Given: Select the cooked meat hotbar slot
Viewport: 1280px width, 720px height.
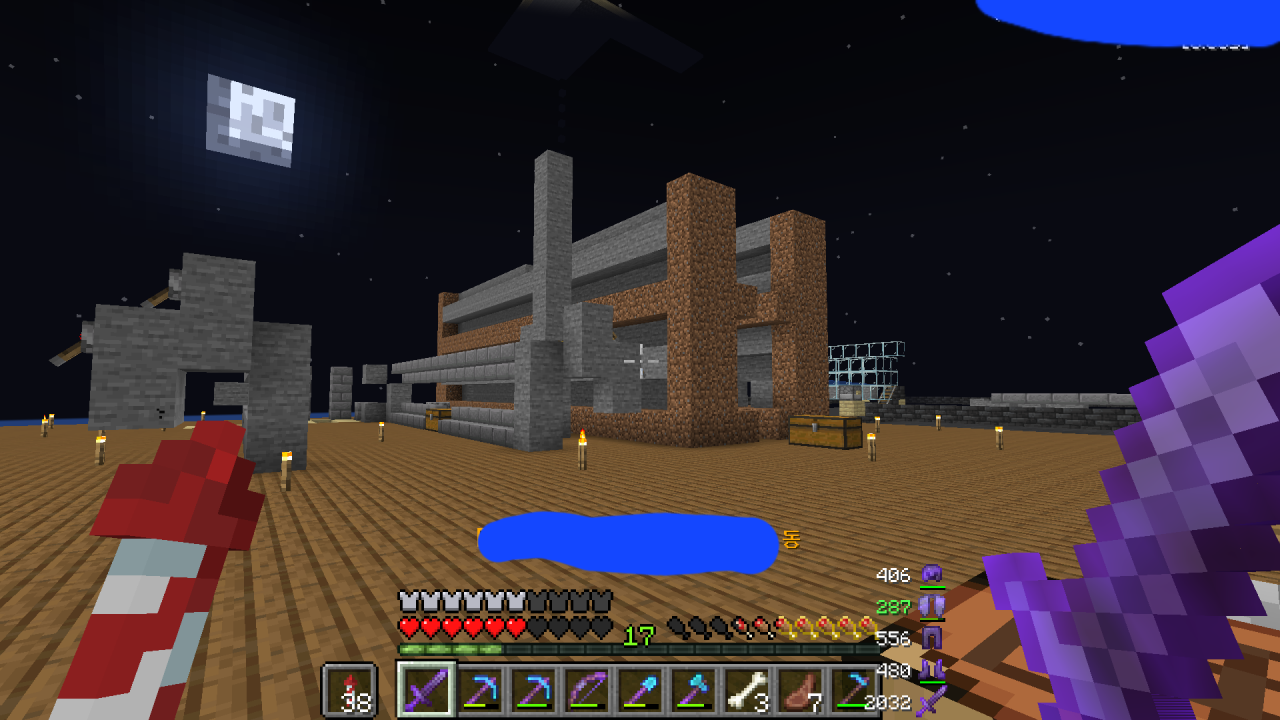Looking at the screenshot, I should pyautogui.click(x=800, y=690).
